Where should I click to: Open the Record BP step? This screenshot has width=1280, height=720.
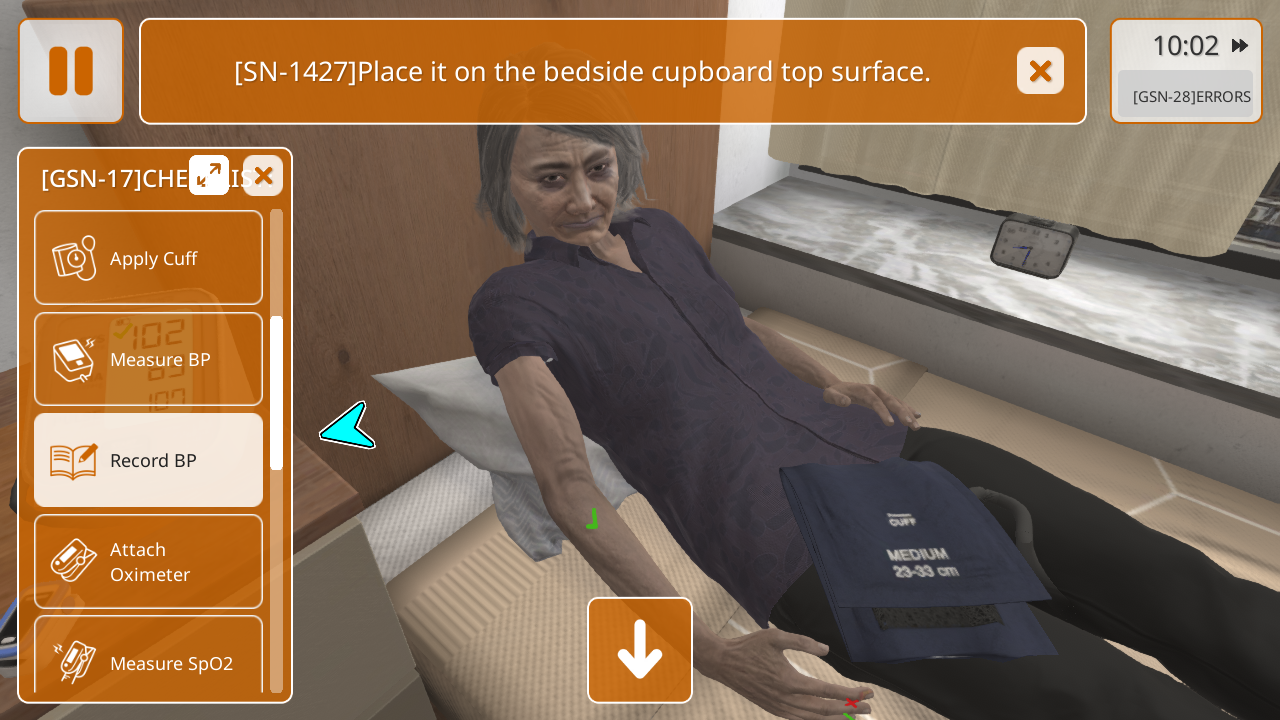tap(148, 460)
